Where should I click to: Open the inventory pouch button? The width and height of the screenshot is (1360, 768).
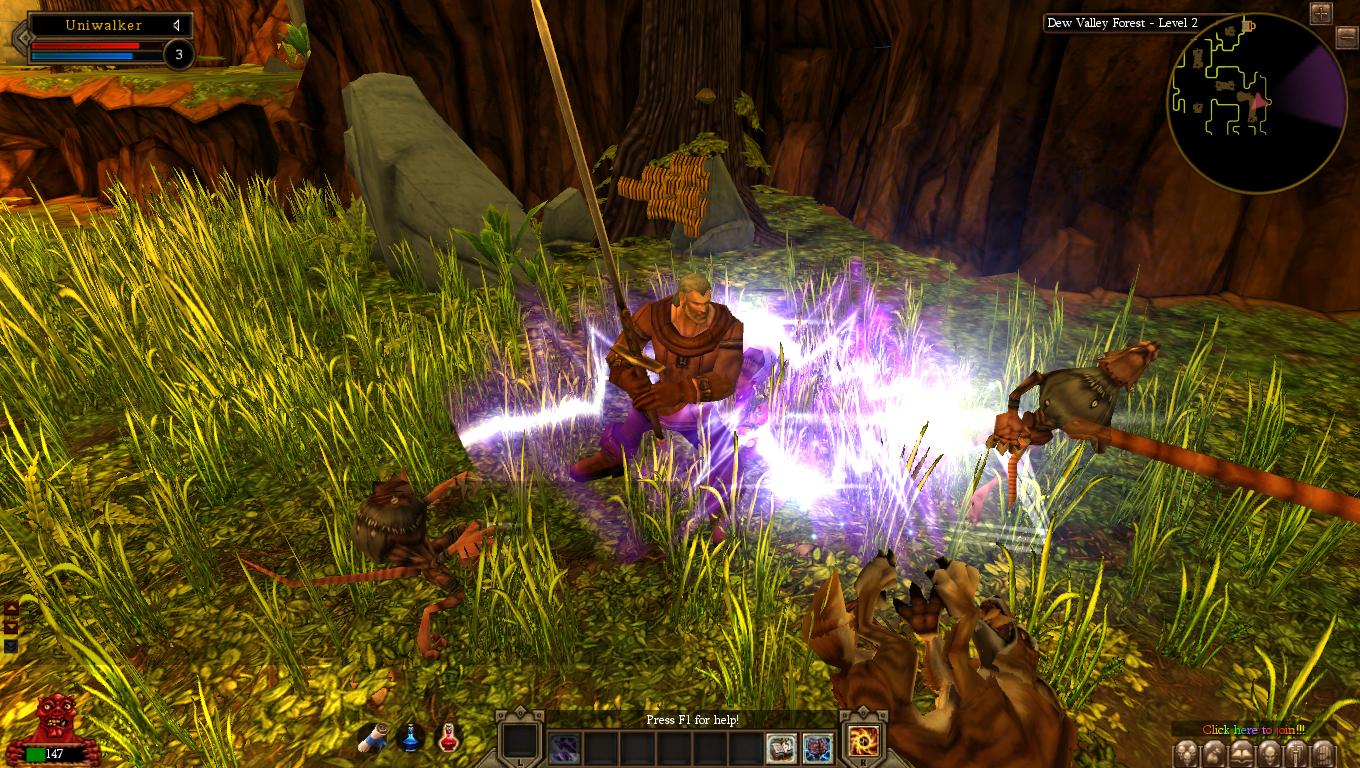pyautogui.click(x=1213, y=753)
